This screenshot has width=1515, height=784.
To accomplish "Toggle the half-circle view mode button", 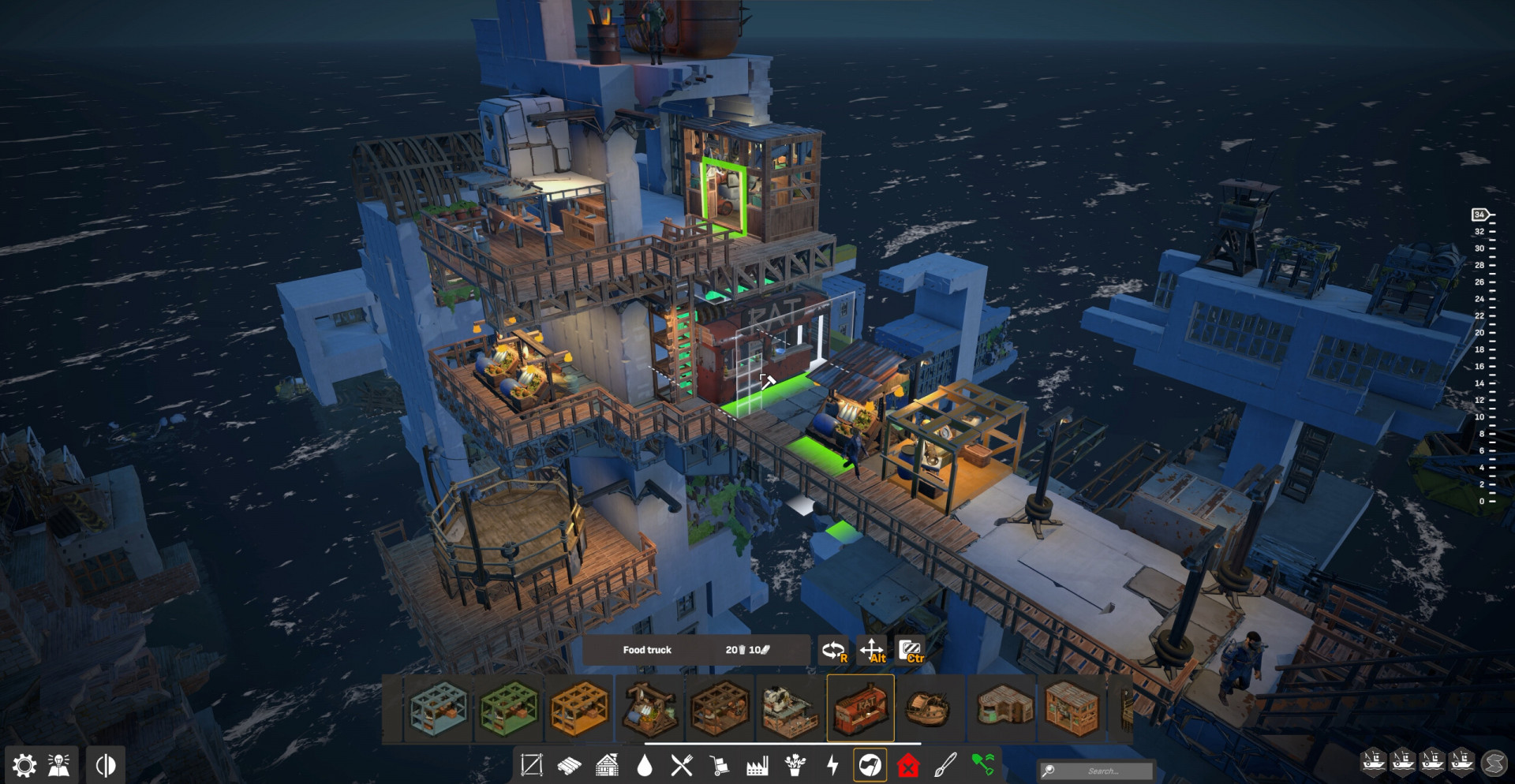I will 106,765.
